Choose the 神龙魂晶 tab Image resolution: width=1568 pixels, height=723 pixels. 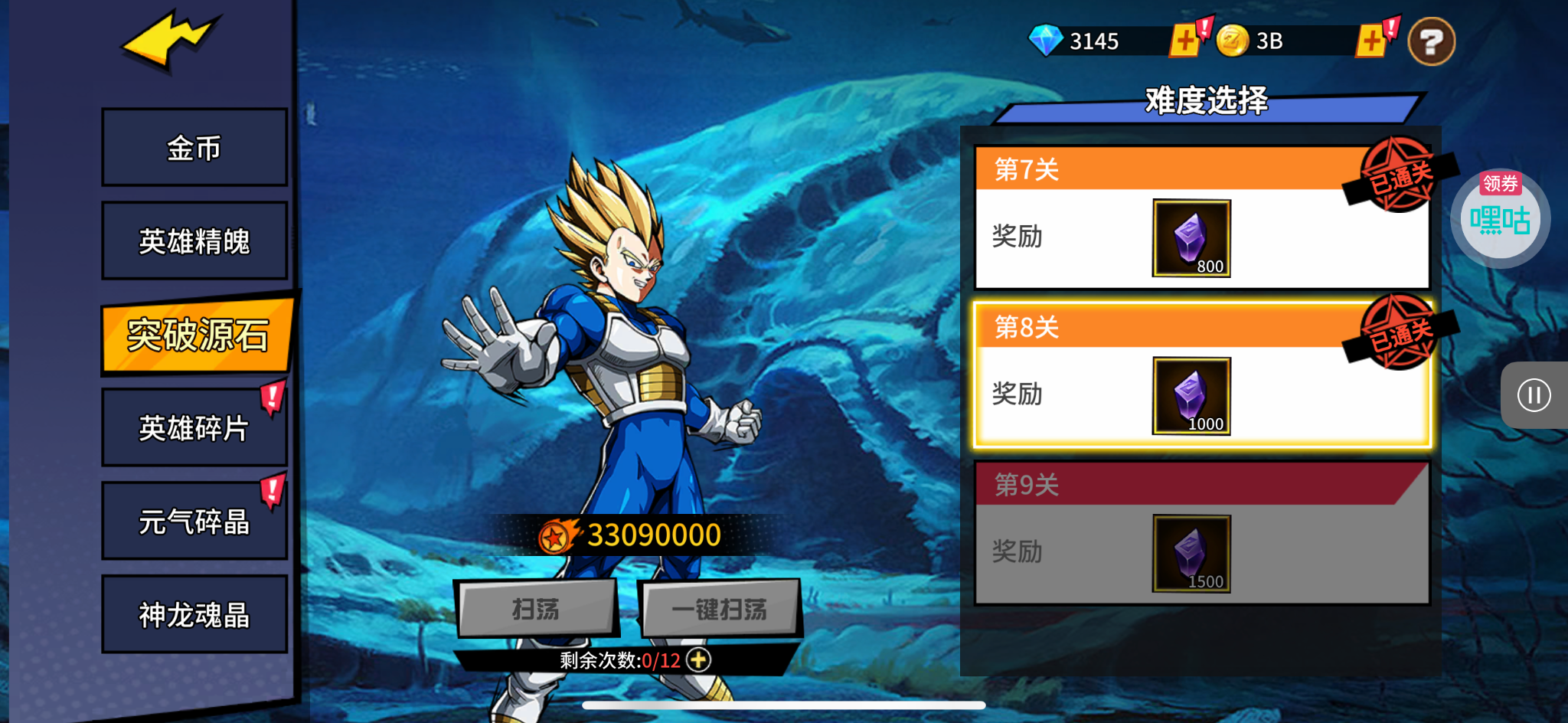click(194, 614)
